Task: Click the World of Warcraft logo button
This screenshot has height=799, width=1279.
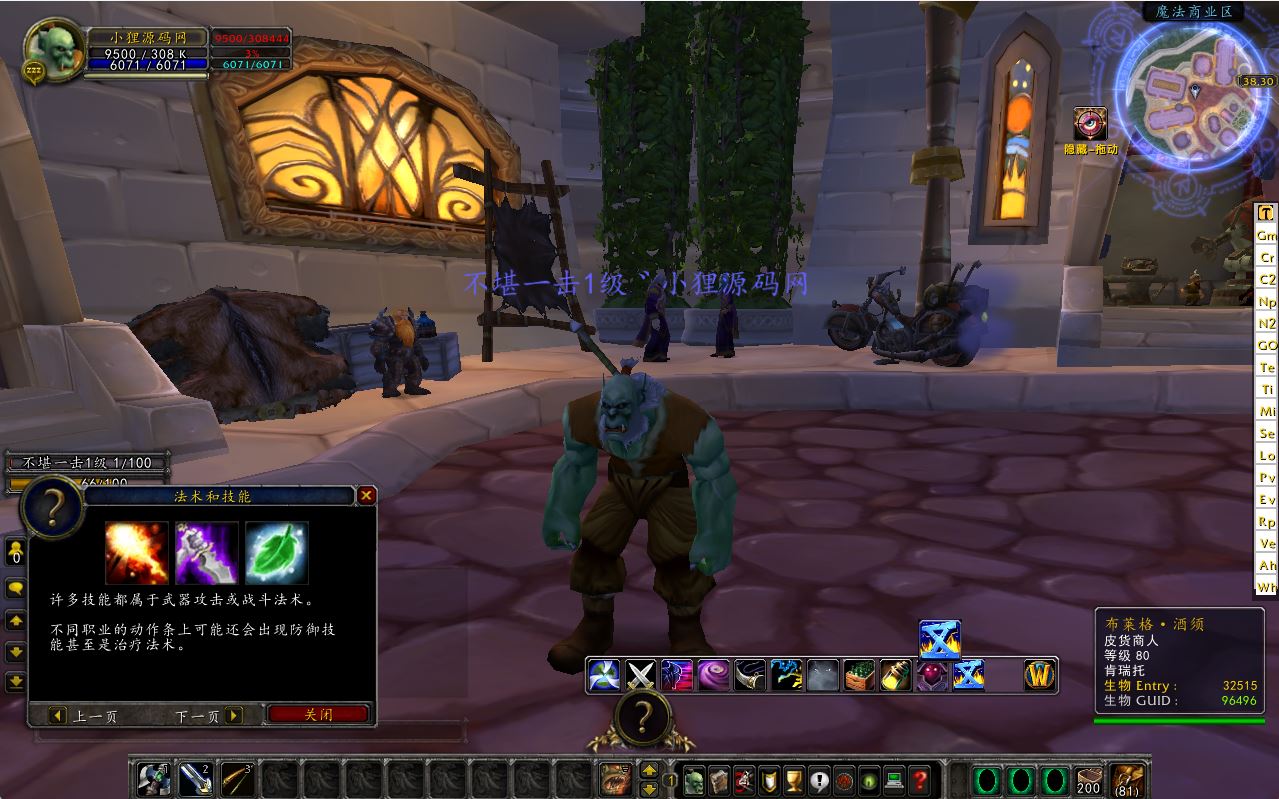Action: pos(1040,676)
